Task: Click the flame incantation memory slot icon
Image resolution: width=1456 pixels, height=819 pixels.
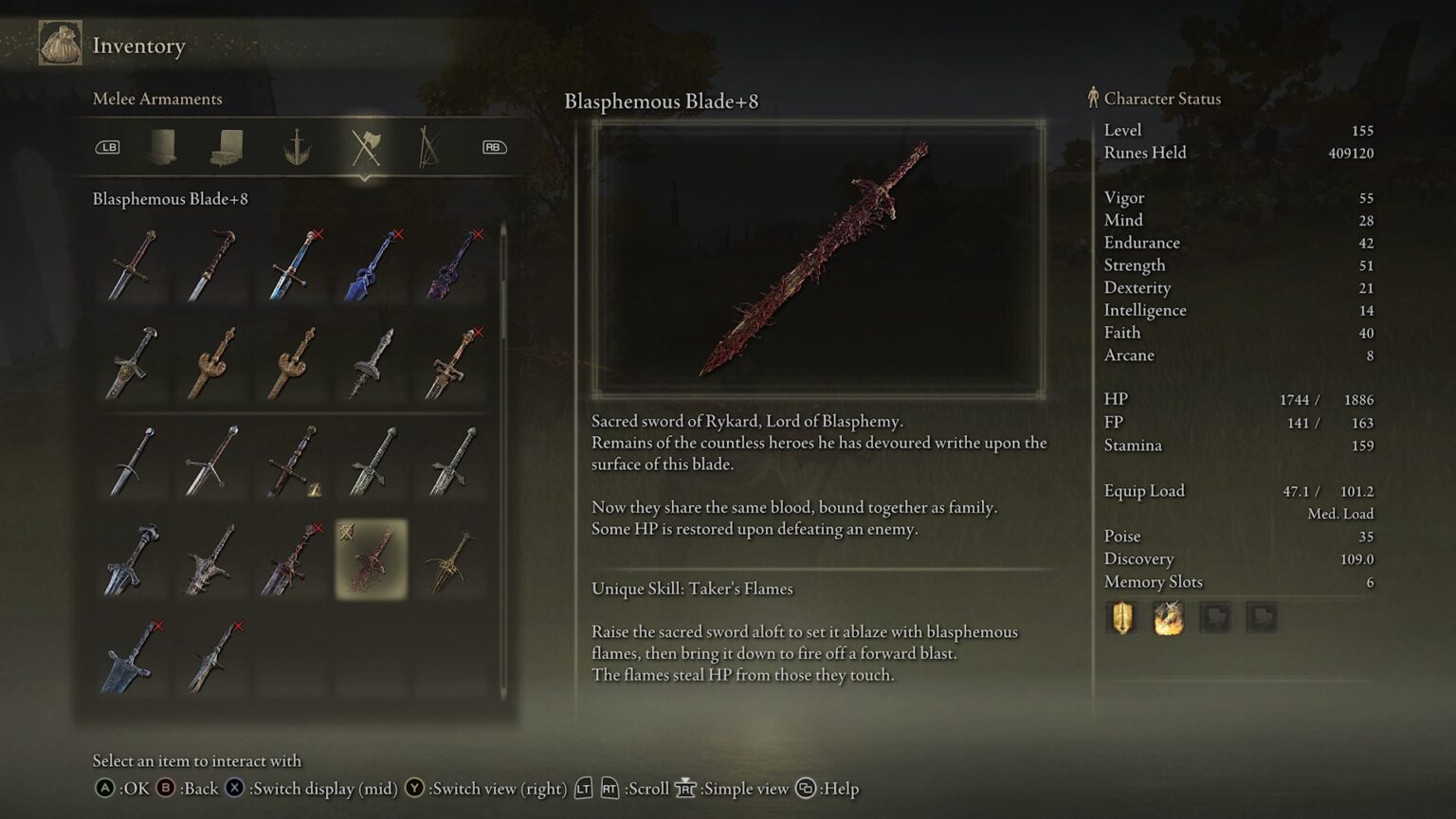Action: tap(1169, 617)
